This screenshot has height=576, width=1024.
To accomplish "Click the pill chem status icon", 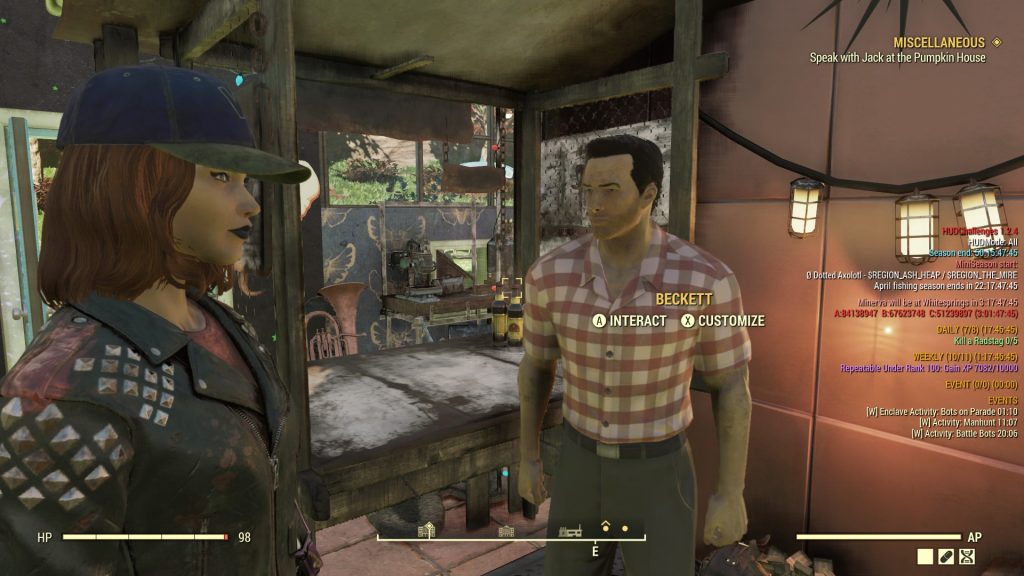I will click(x=946, y=556).
